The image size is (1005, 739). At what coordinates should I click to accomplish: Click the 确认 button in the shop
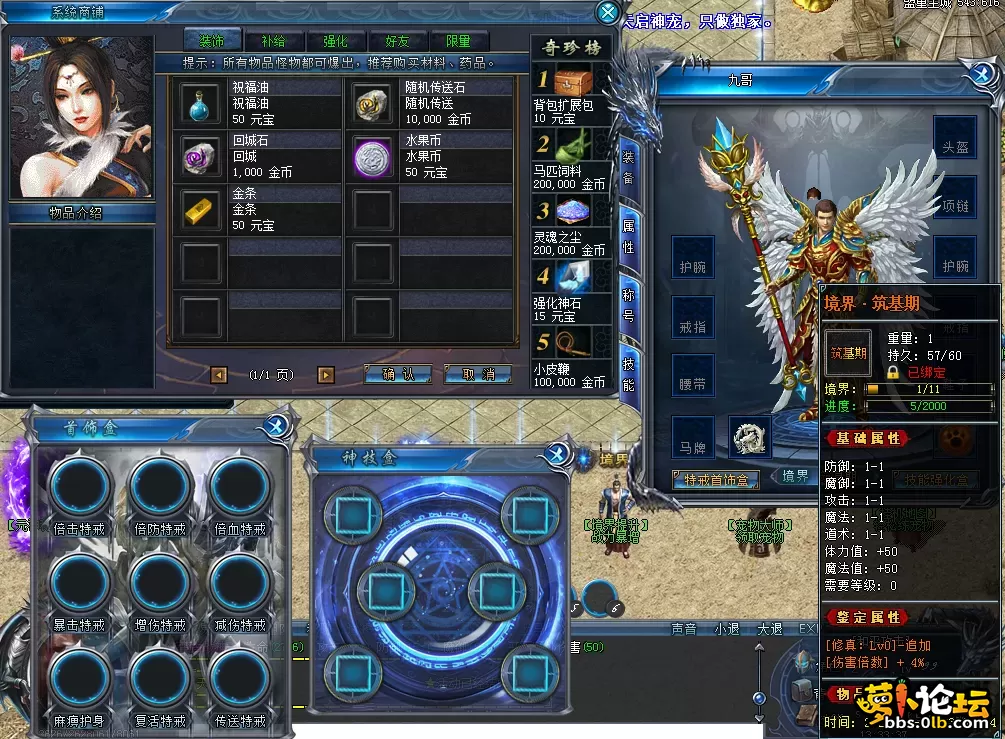tap(397, 374)
